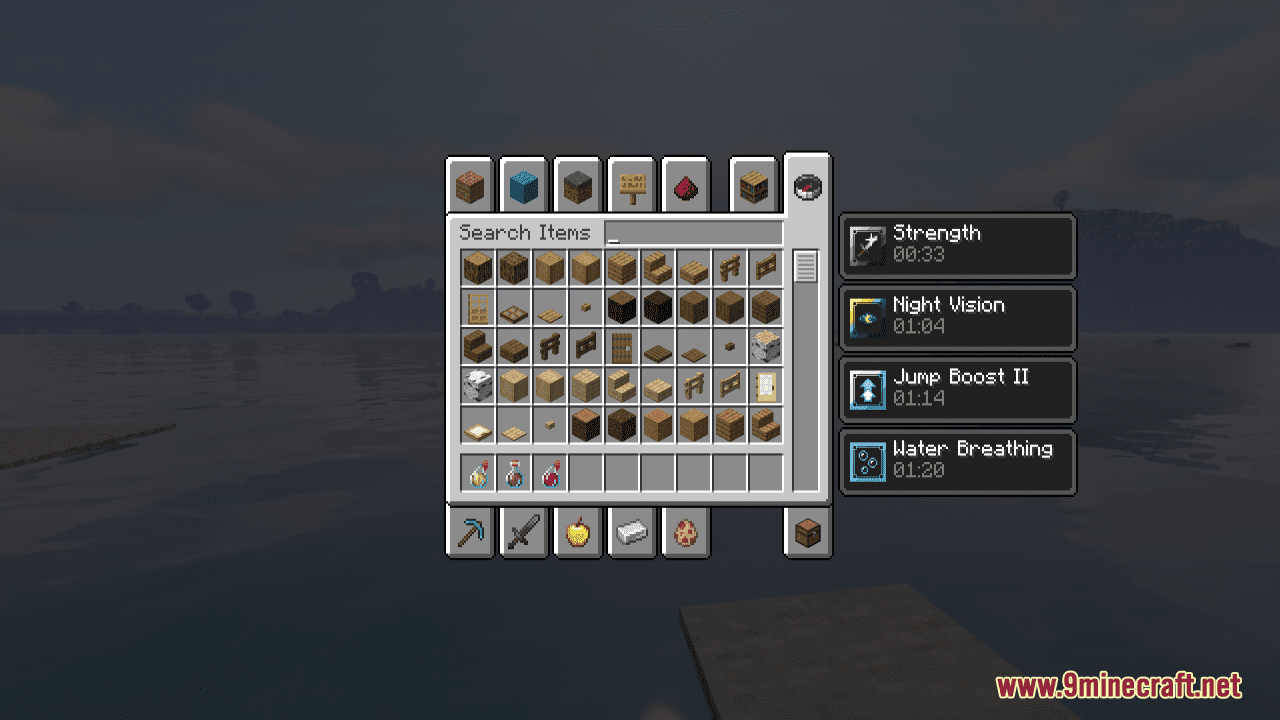Open the Functional Blocks sign tab

[x=631, y=186]
